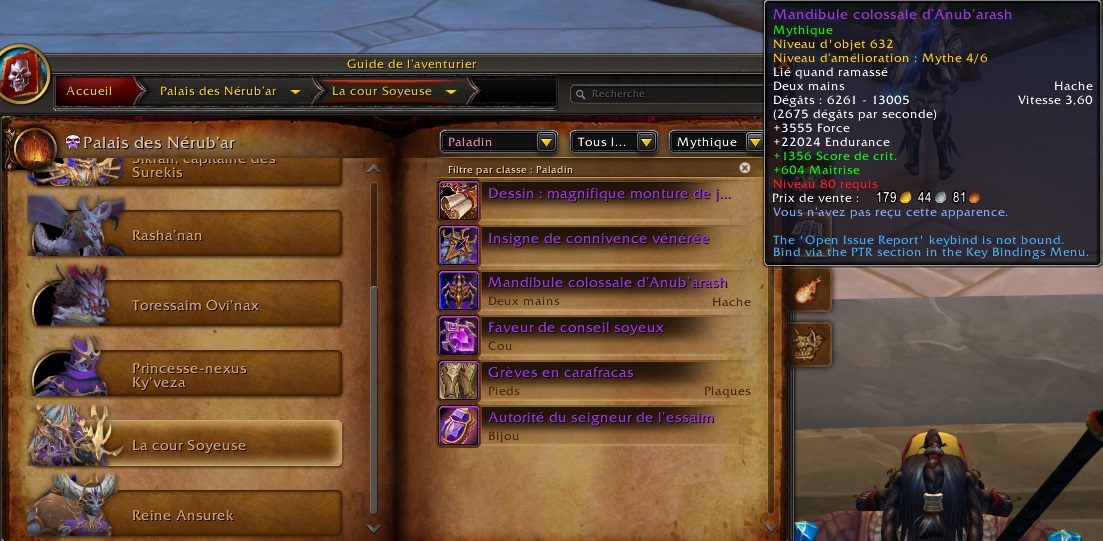The image size is (1103, 541).
Task: Open the Tous l... slot filter dropdown
Action: coord(612,142)
